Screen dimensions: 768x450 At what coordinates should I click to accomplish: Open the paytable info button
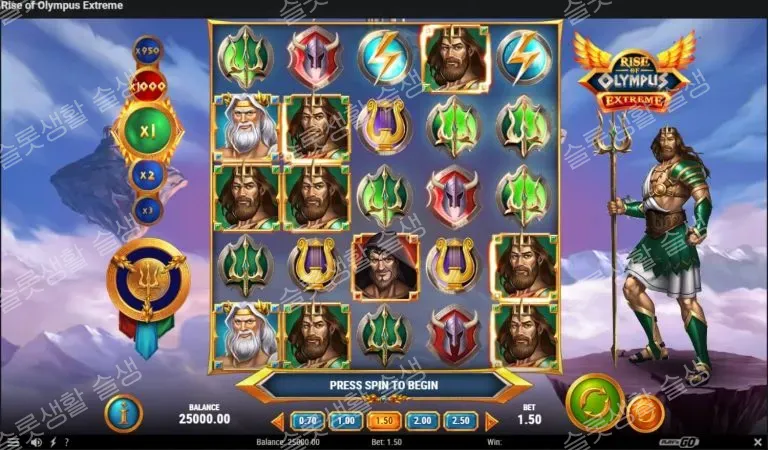123,412
